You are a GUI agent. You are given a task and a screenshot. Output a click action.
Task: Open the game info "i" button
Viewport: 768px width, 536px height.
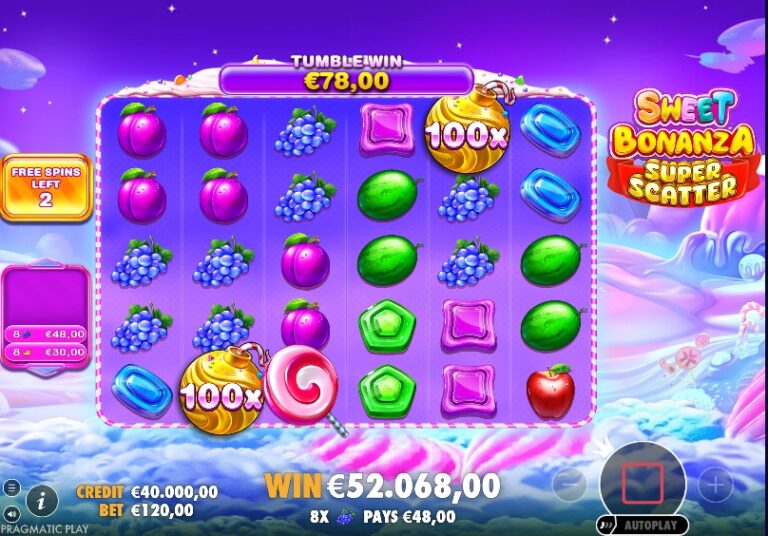pyautogui.click(x=41, y=498)
